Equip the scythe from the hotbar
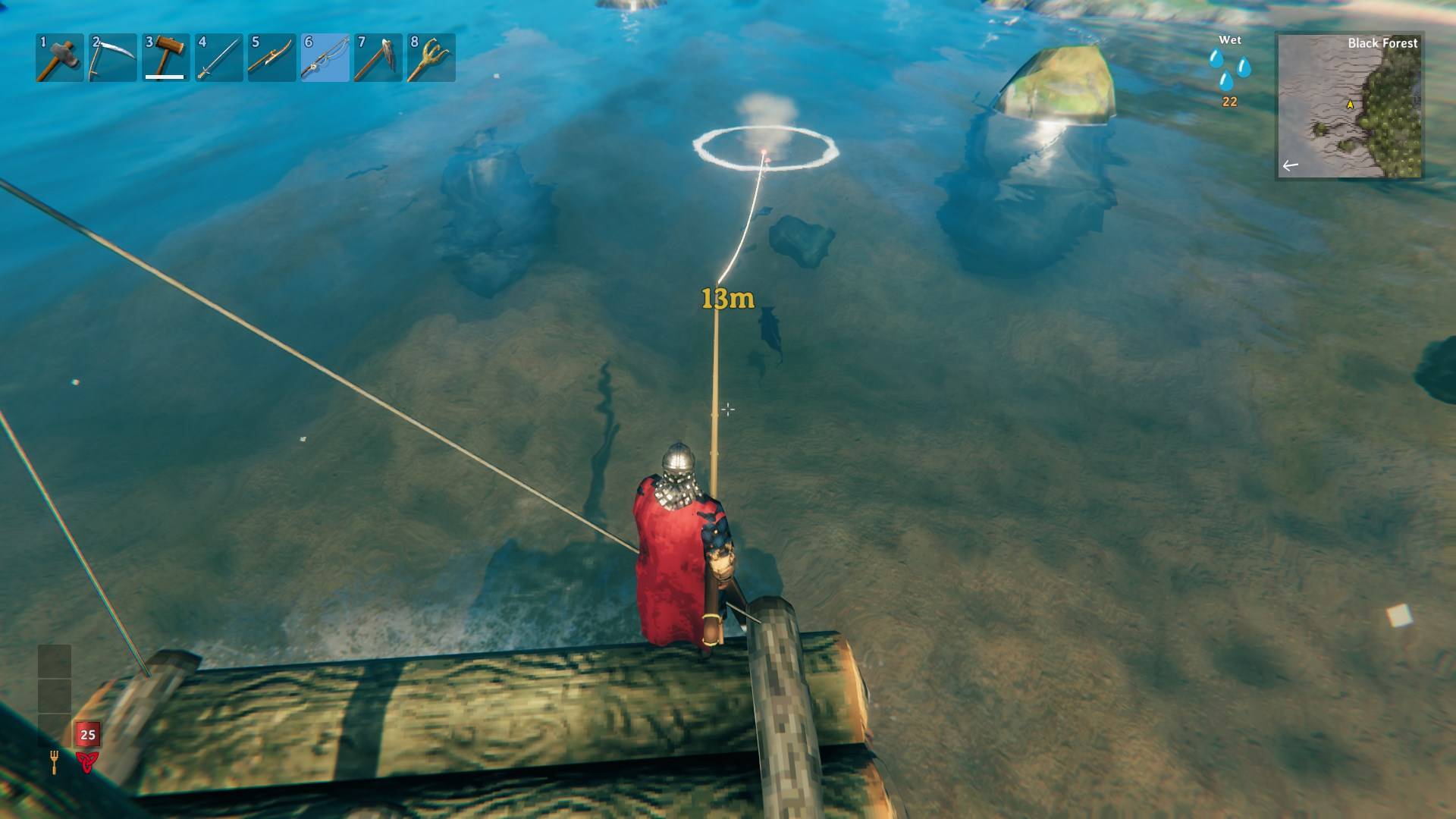Image resolution: width=1456 pixels, height=819 pixels. tap(112, 58)
